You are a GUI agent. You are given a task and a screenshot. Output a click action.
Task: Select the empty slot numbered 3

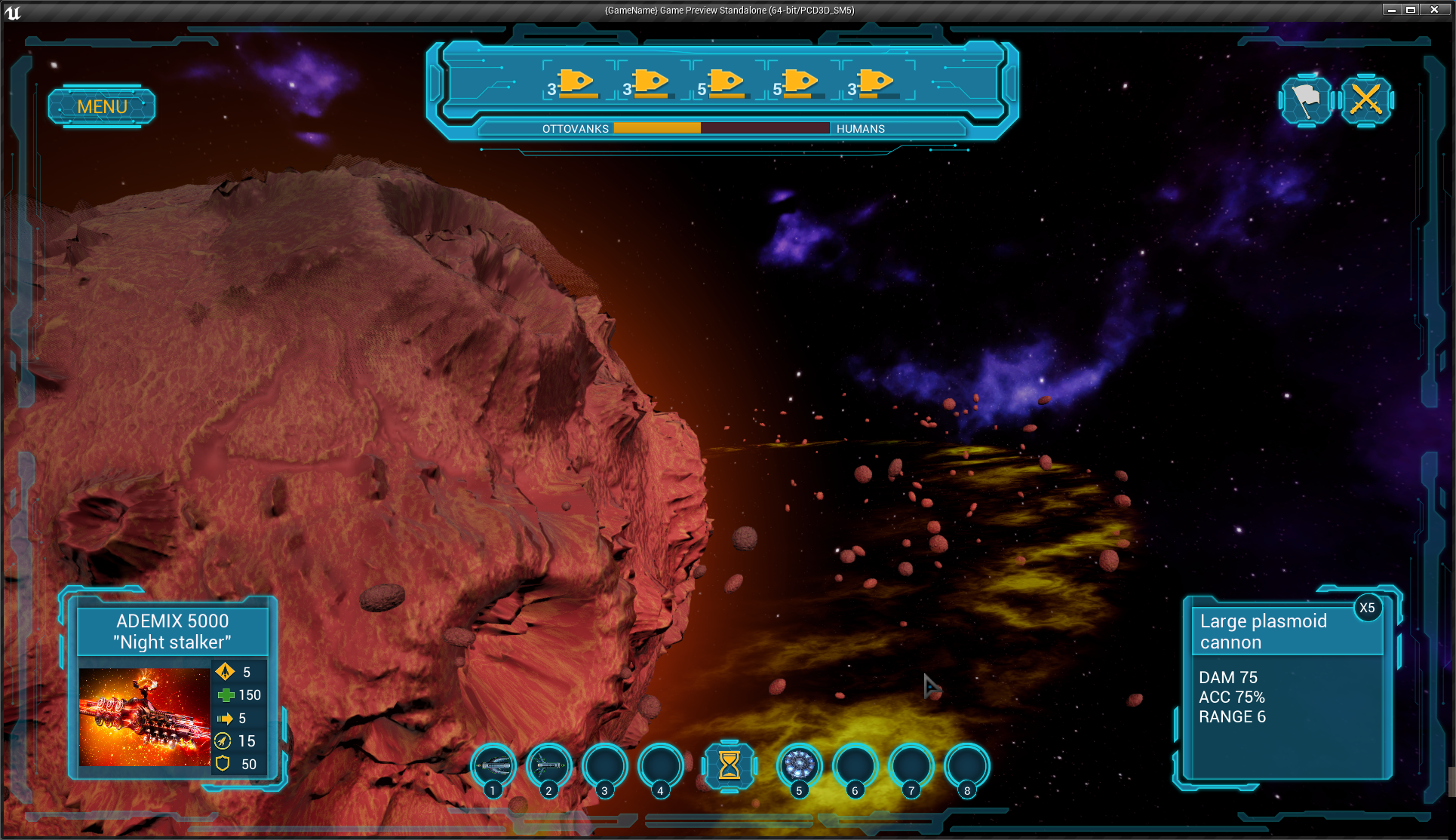[x=605, y=765]
